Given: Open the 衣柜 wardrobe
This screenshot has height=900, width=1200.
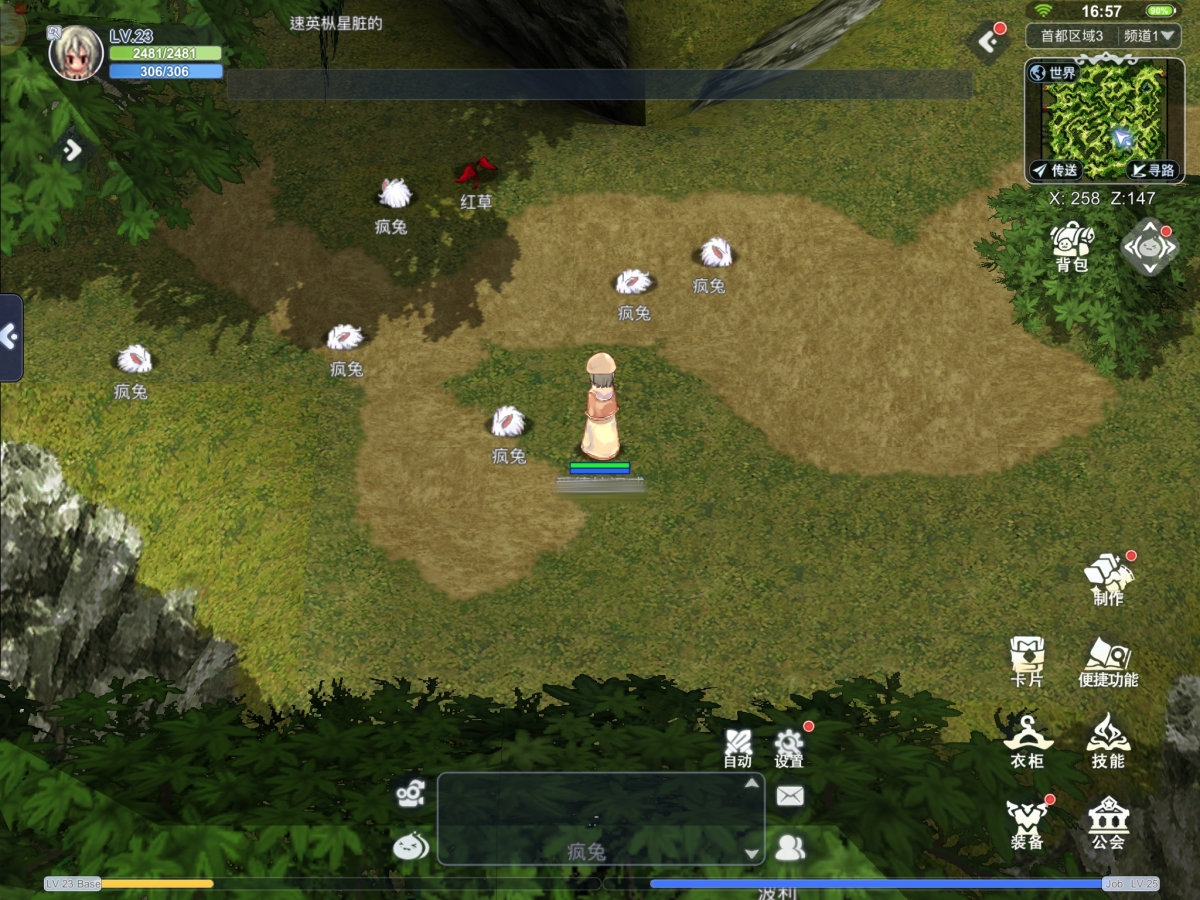Looking at the screenshot, I should 1027,742.
